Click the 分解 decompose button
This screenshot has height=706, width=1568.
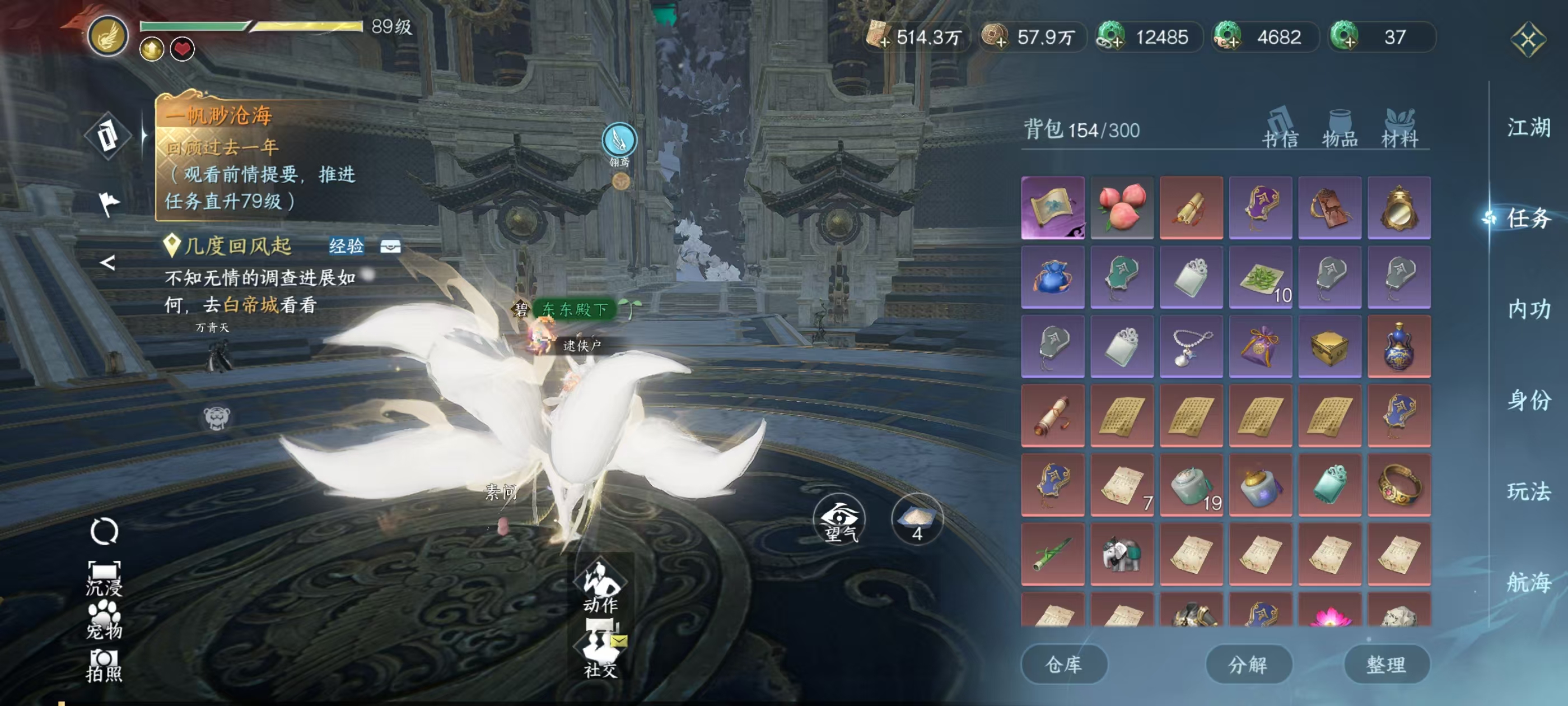click(x=1248, y=664)
